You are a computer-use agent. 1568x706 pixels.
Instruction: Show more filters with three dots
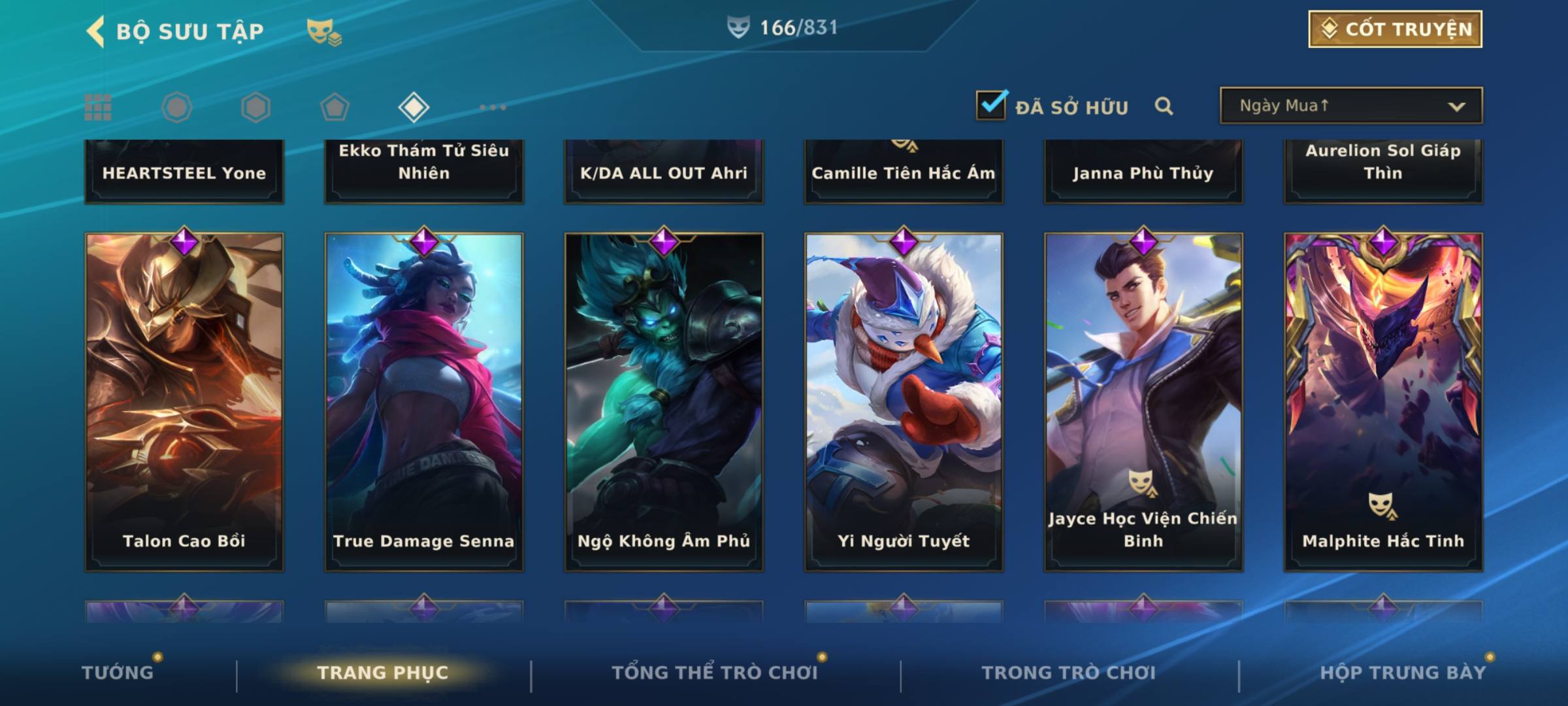(x=493, y=107)
